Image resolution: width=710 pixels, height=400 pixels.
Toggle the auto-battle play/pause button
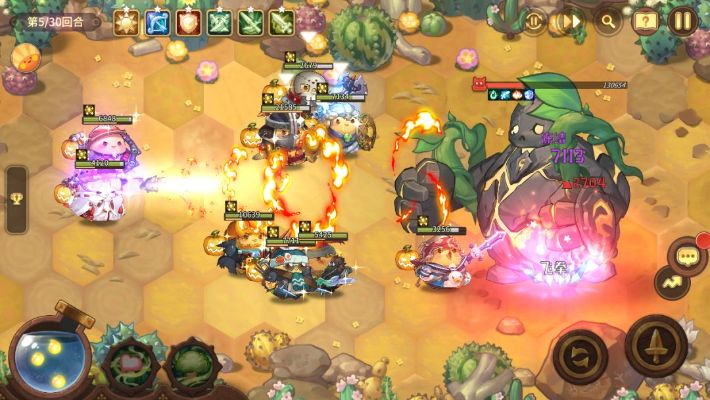pyautogui.click(x=533, y=19)
